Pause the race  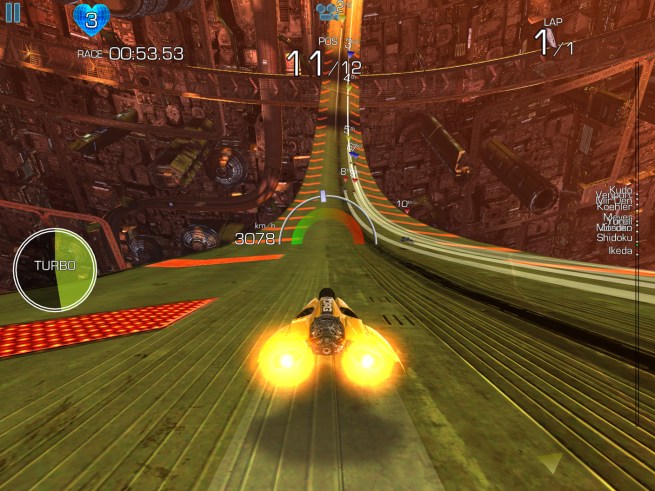13,13
